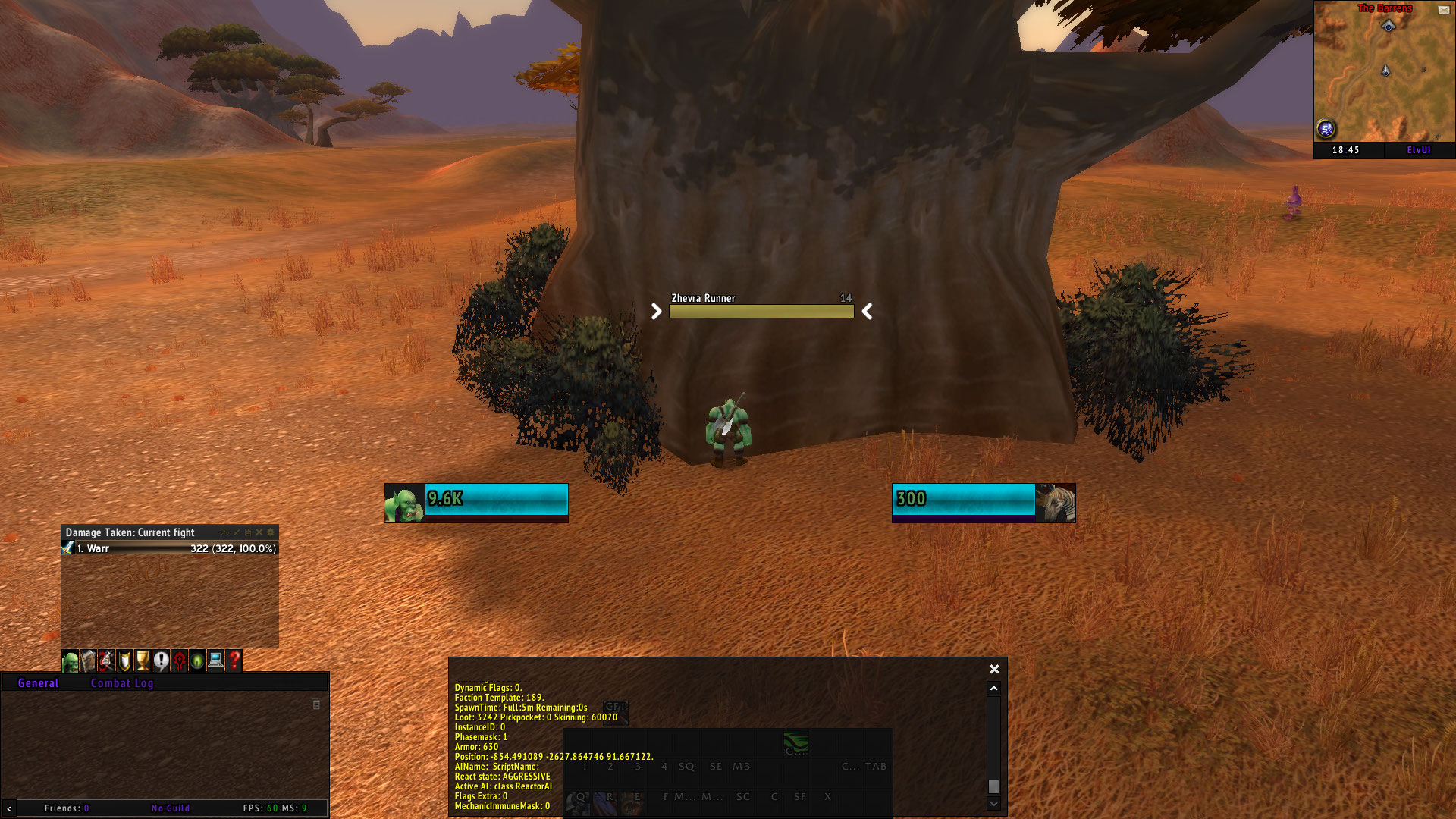Click the Horde guild icon
Screen dimensions: 1456x819
point(180,661)
